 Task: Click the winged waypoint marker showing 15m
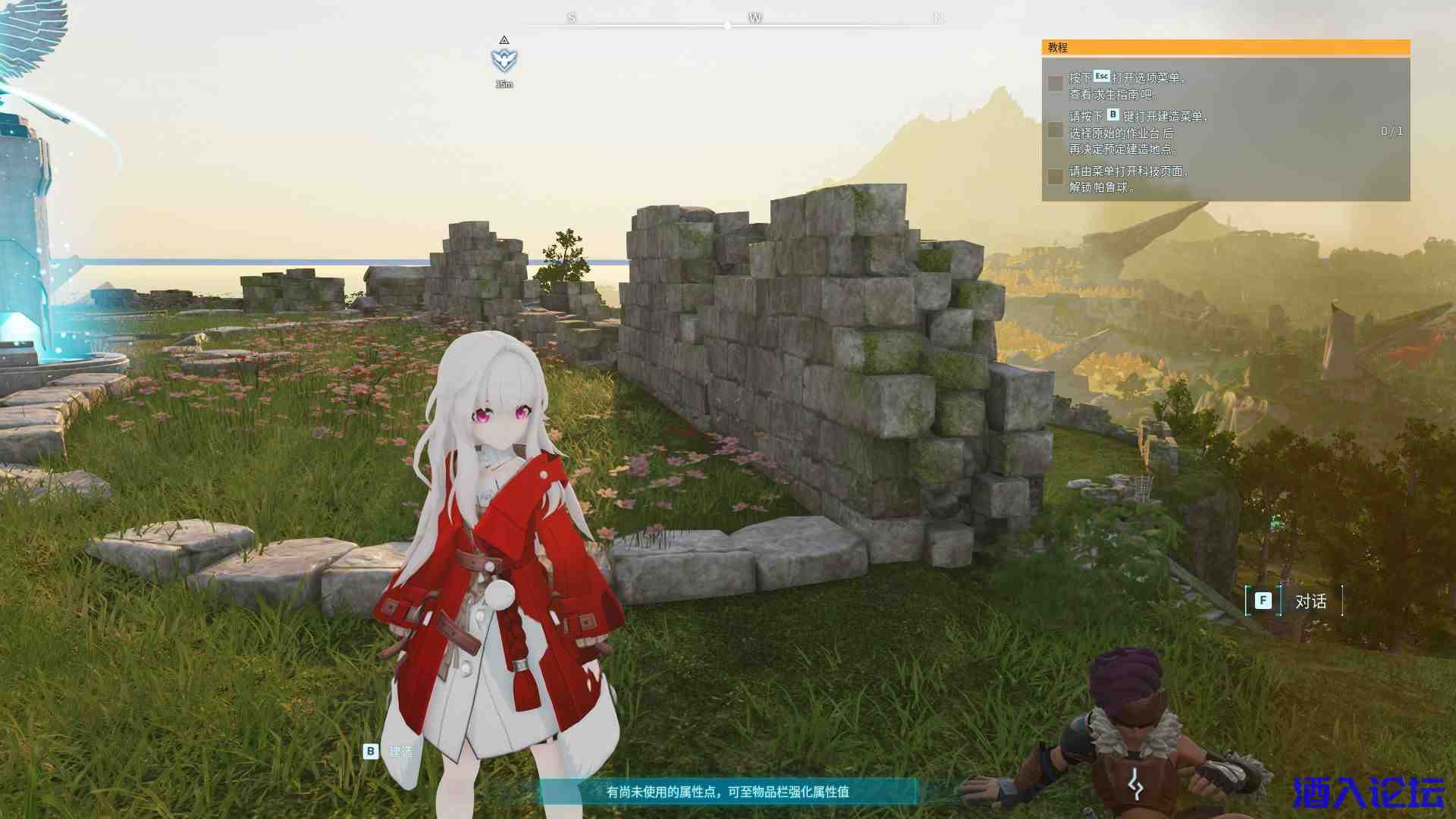[504, 60]
